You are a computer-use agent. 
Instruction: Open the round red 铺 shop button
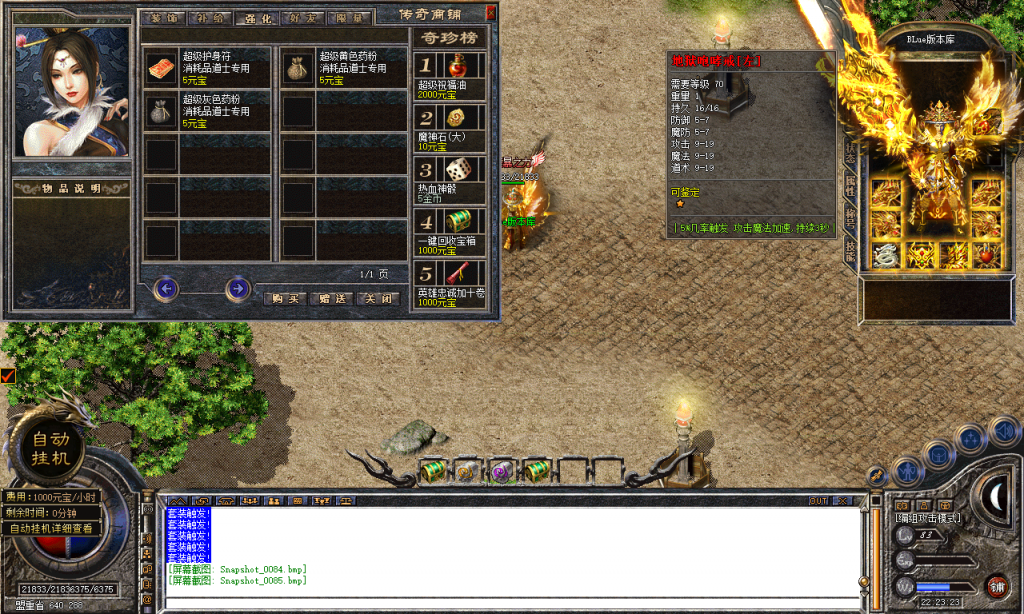pyautogui.click(x=996, y=586)
